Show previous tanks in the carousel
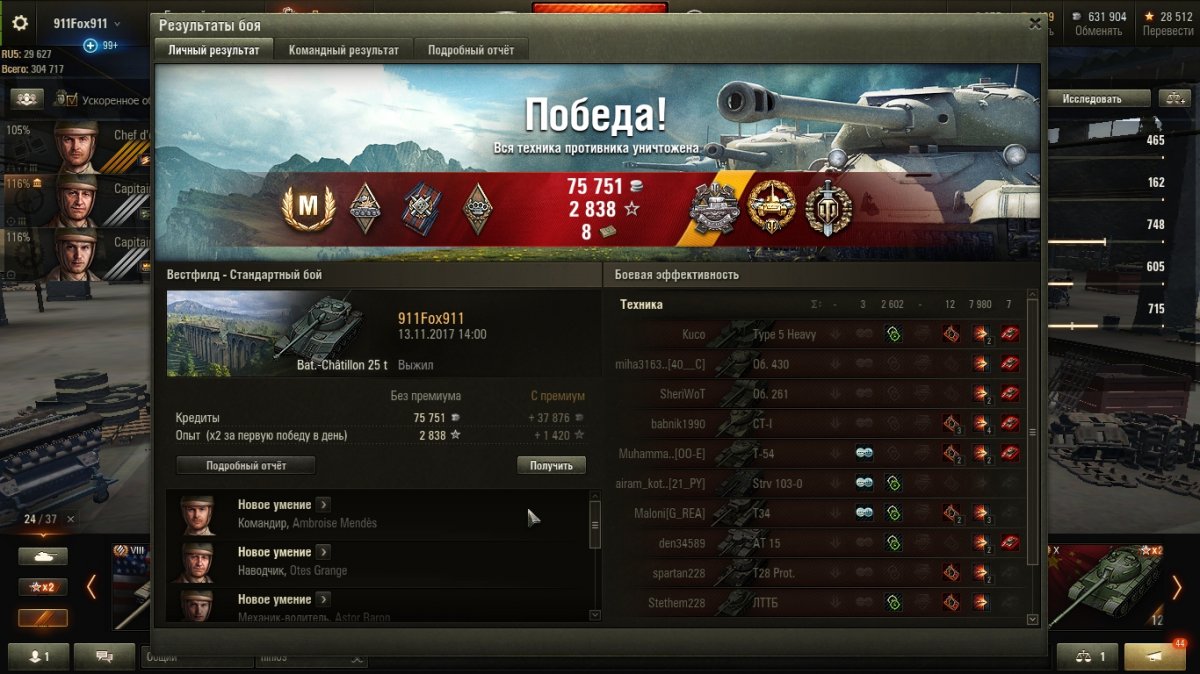The width and height of the screenshot is (1200, 674). 92,587
